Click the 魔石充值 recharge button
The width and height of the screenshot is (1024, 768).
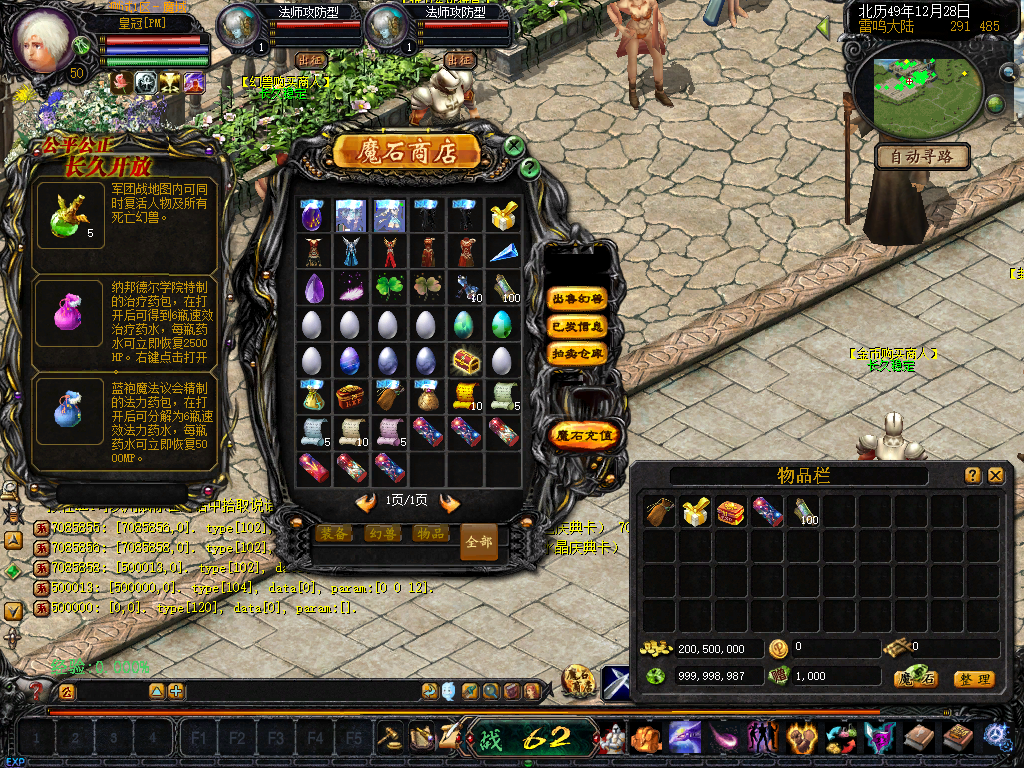[585, 435]
